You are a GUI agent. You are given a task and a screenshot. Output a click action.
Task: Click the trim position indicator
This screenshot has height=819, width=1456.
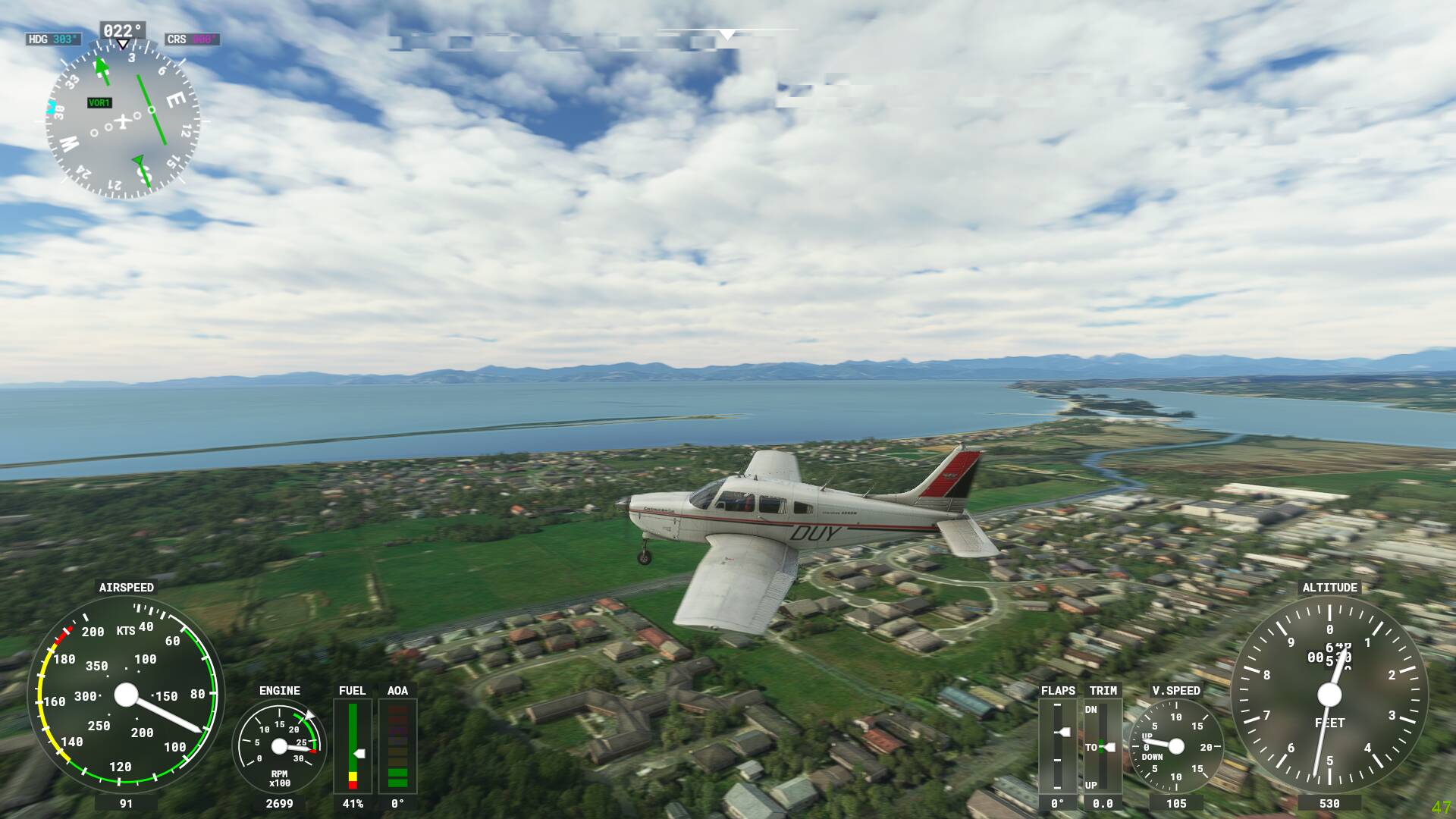click(1103, 746)
